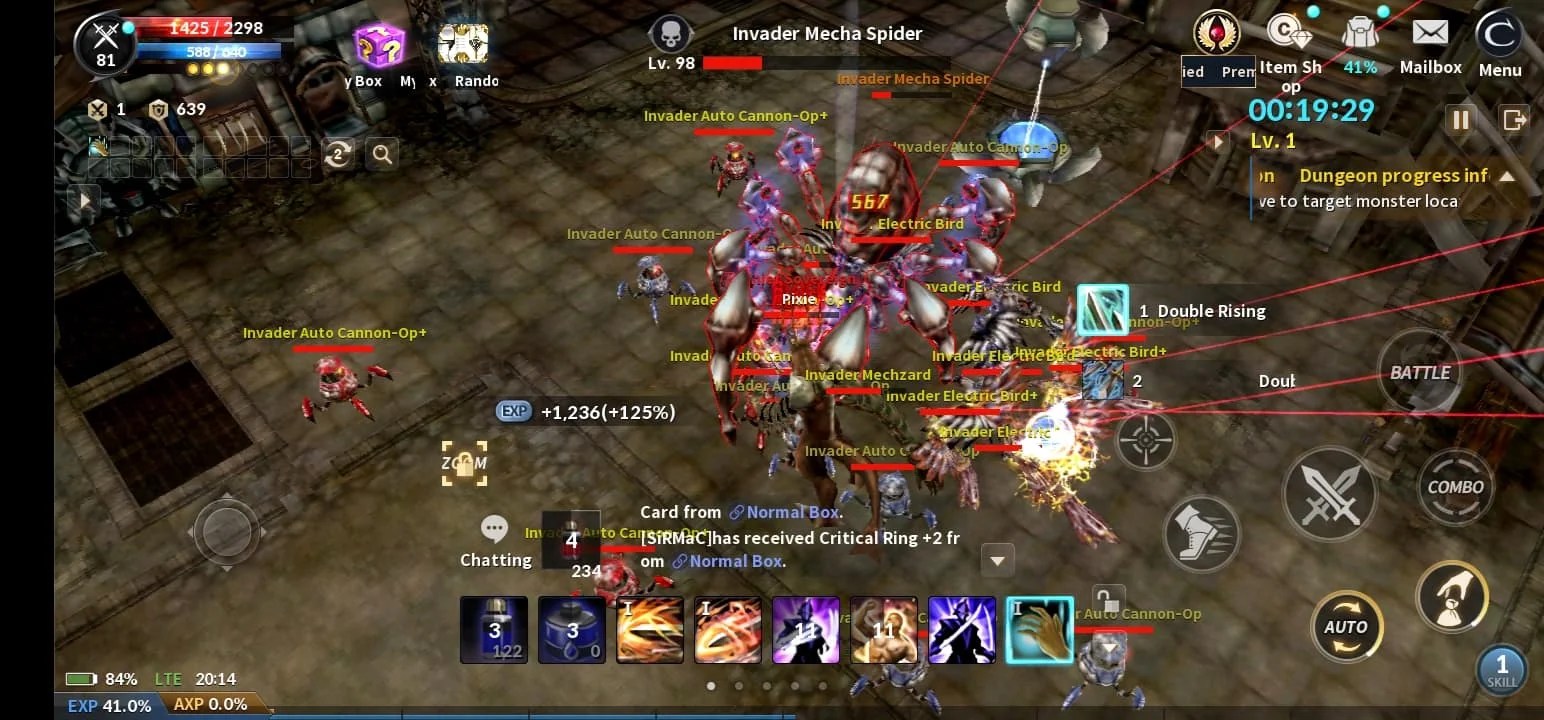This screenshot has width=1544, height=720.
Task: Open the minimap magnifier search
Action: [x=381, y=154]
